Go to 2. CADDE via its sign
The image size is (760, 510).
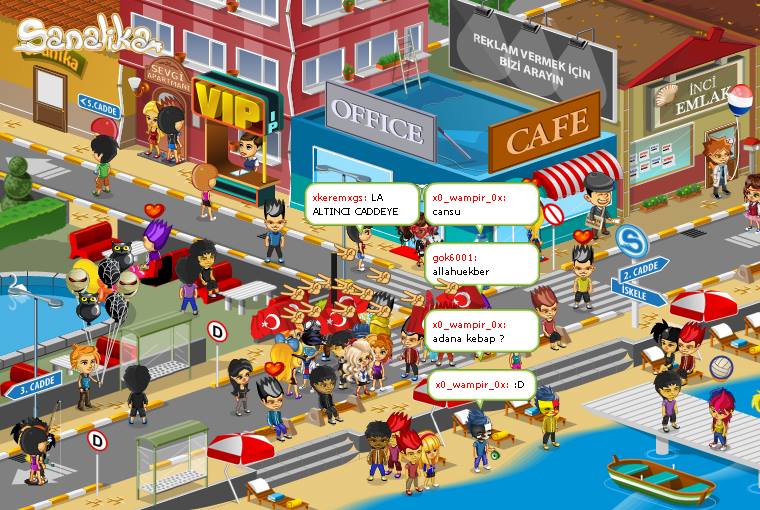point(643,272)
